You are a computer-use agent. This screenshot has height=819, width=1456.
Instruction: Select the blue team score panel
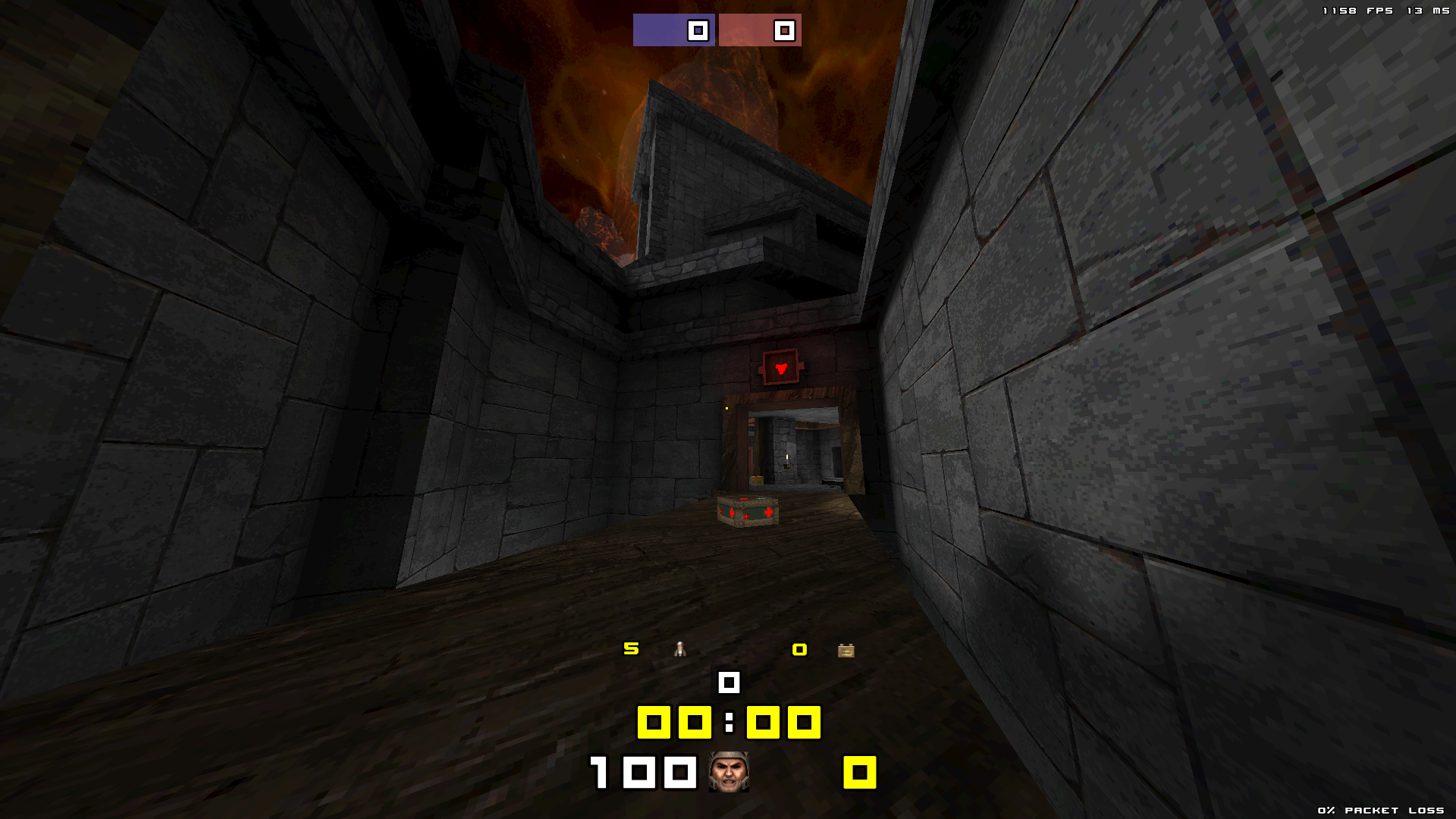(673, 30)
